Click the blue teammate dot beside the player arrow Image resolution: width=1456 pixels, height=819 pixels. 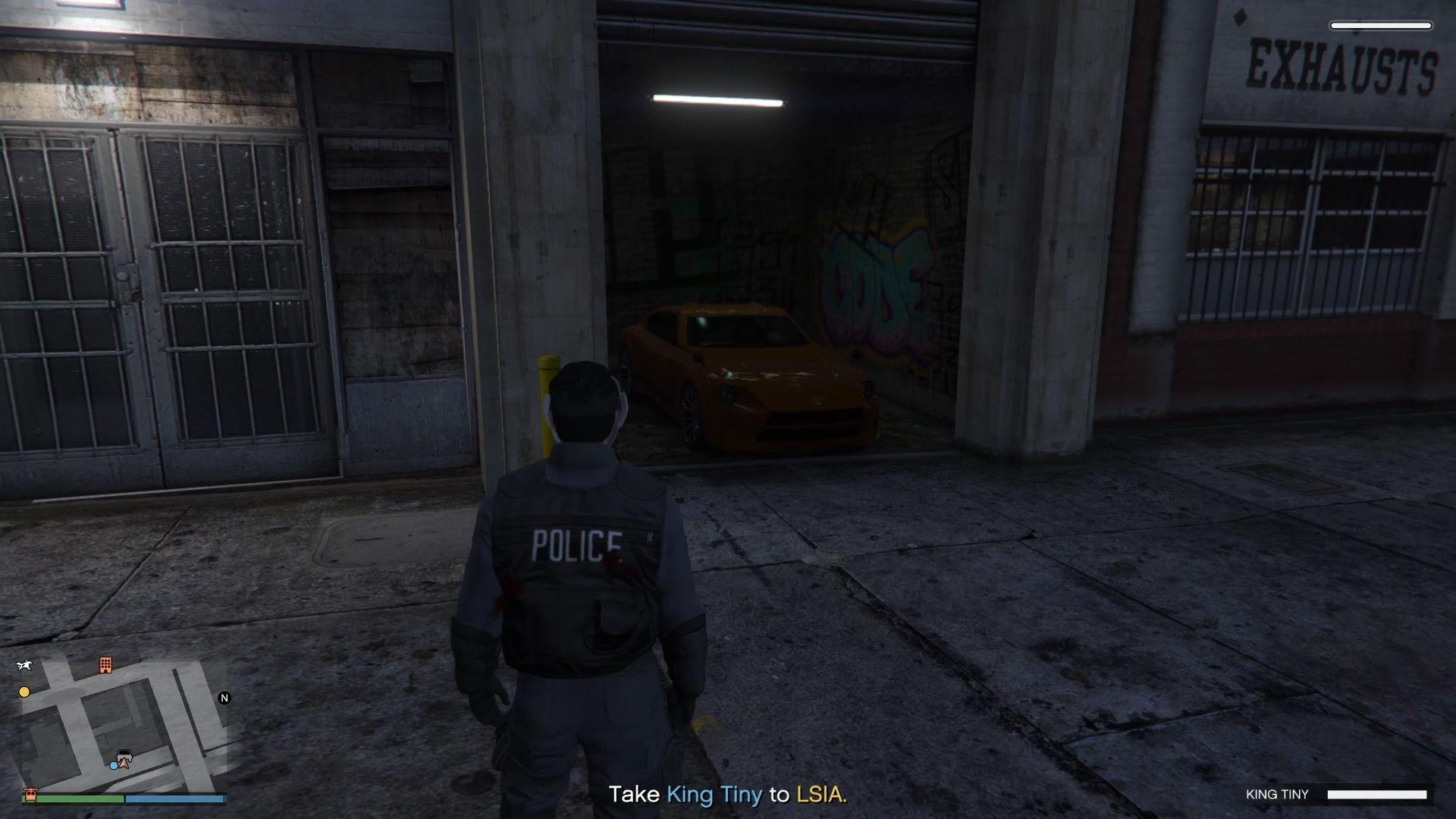[x=114, y=765]
